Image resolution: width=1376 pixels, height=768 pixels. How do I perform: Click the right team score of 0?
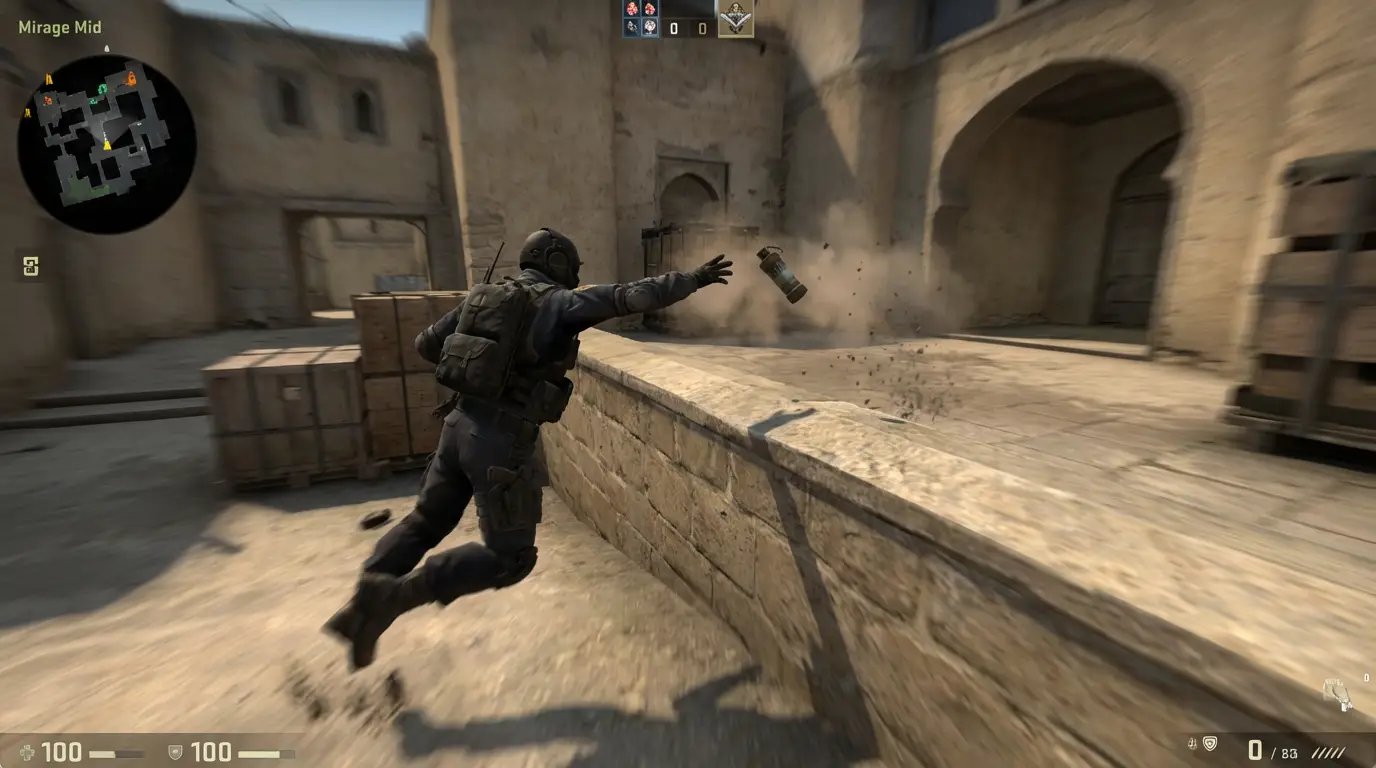[x=701, y=27]
